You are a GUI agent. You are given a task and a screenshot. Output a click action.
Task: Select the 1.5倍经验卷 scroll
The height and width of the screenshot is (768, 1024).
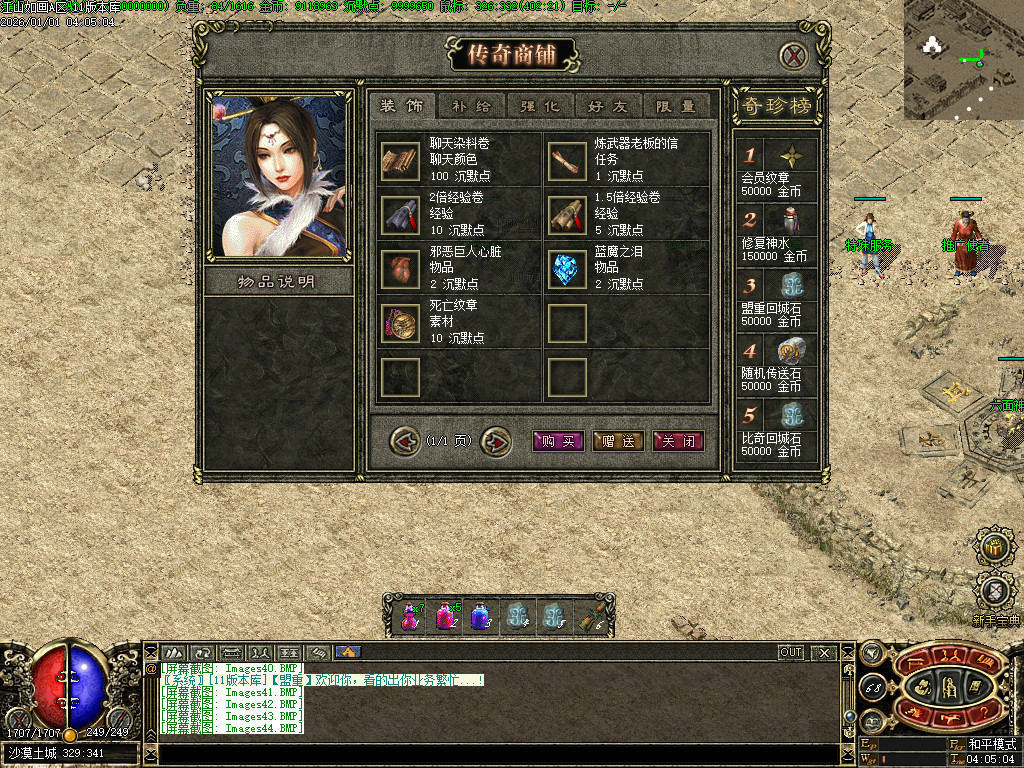coord(567,215)
